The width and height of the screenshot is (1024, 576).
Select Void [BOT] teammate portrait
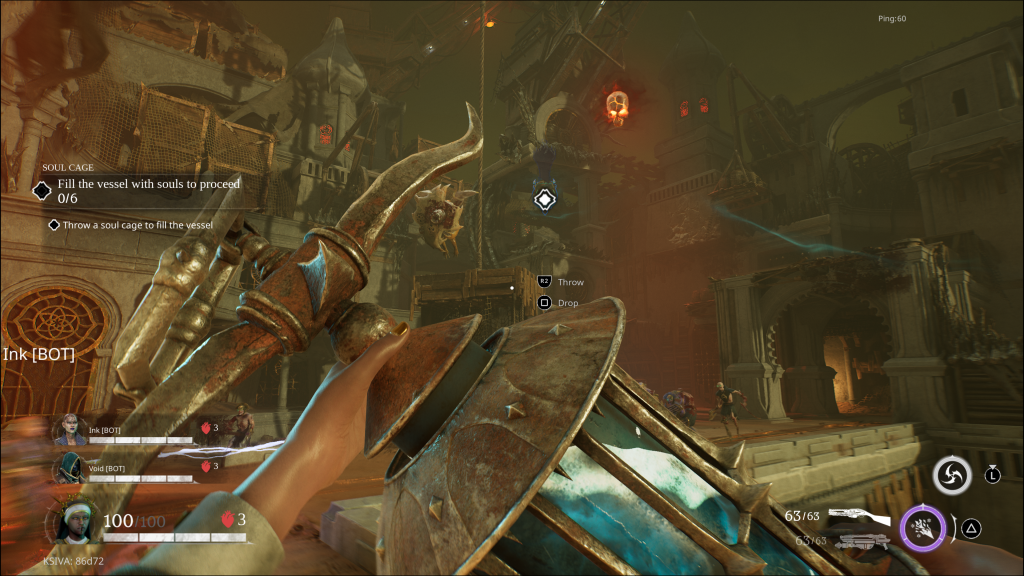pyautogui.click(x=70, y=467)
